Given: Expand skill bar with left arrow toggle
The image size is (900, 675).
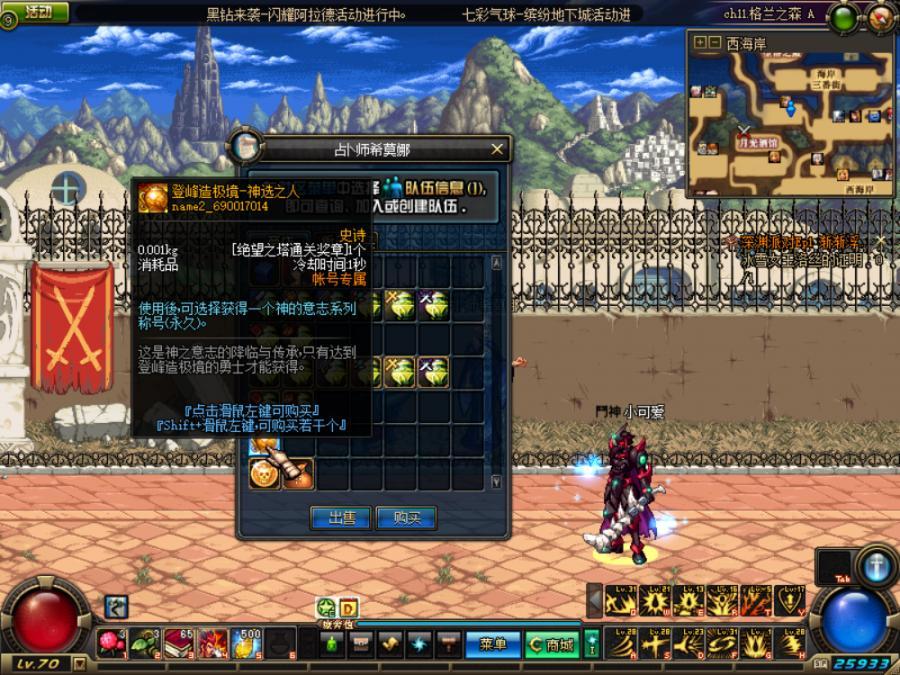Looking at the screenshot, I should click(x=595, y=599).
